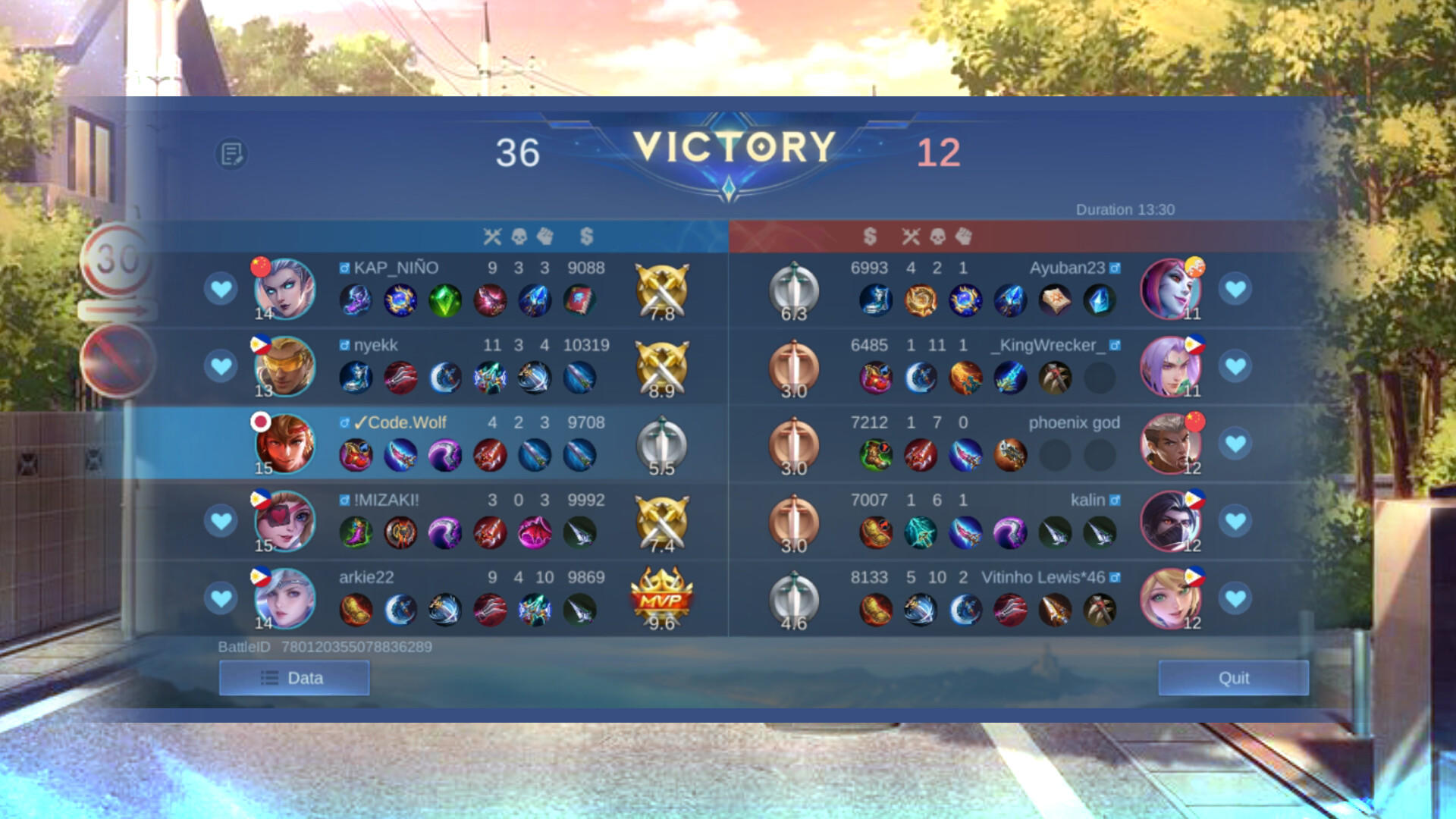Click the silver medal beside Code.Wolf
The width and height of the screenshot is (1456, 819).
tap(661, 444)
